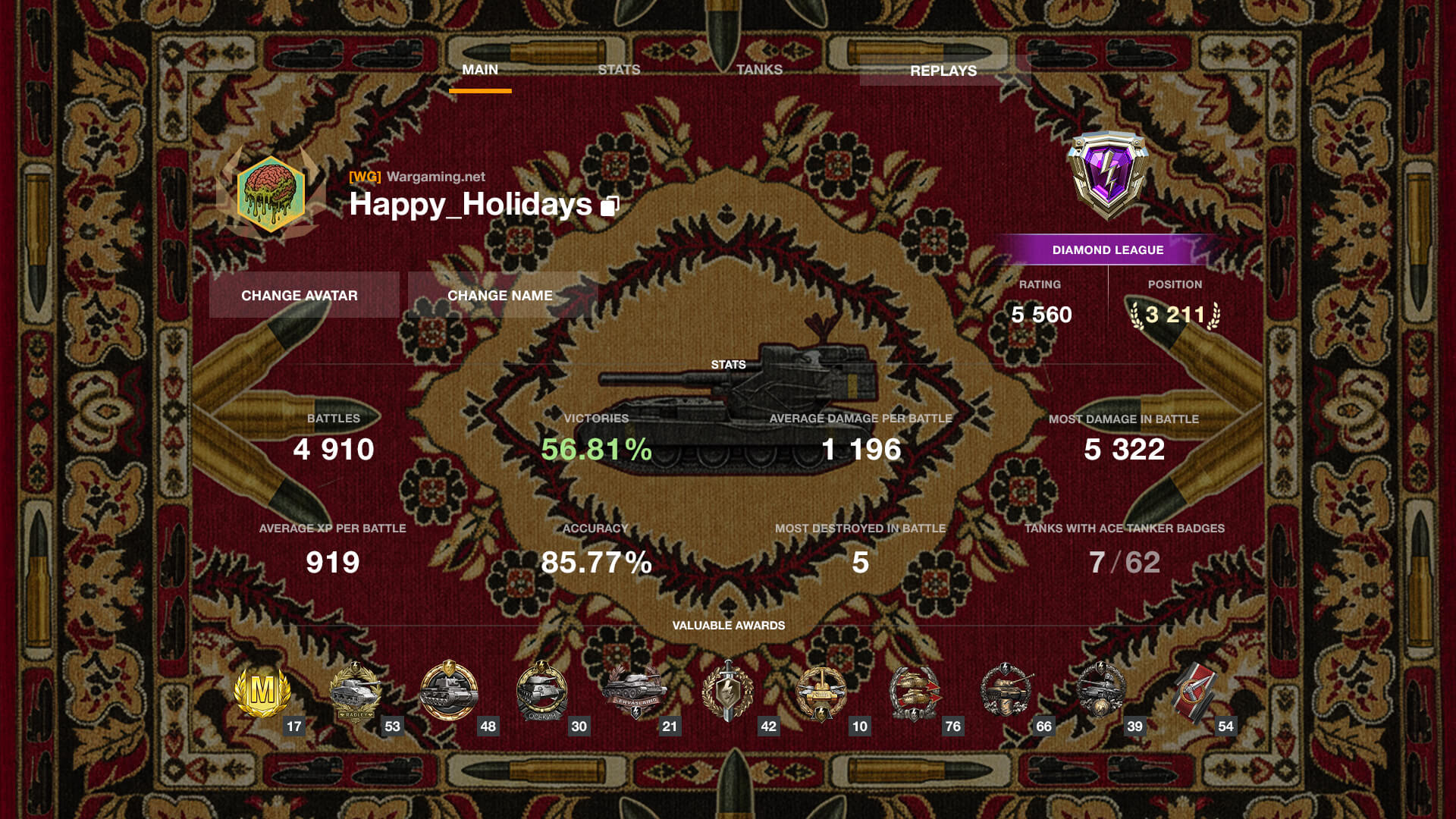Select the Radley award medal
This screenshot has width=1456, height=819.
click(355, 692)
